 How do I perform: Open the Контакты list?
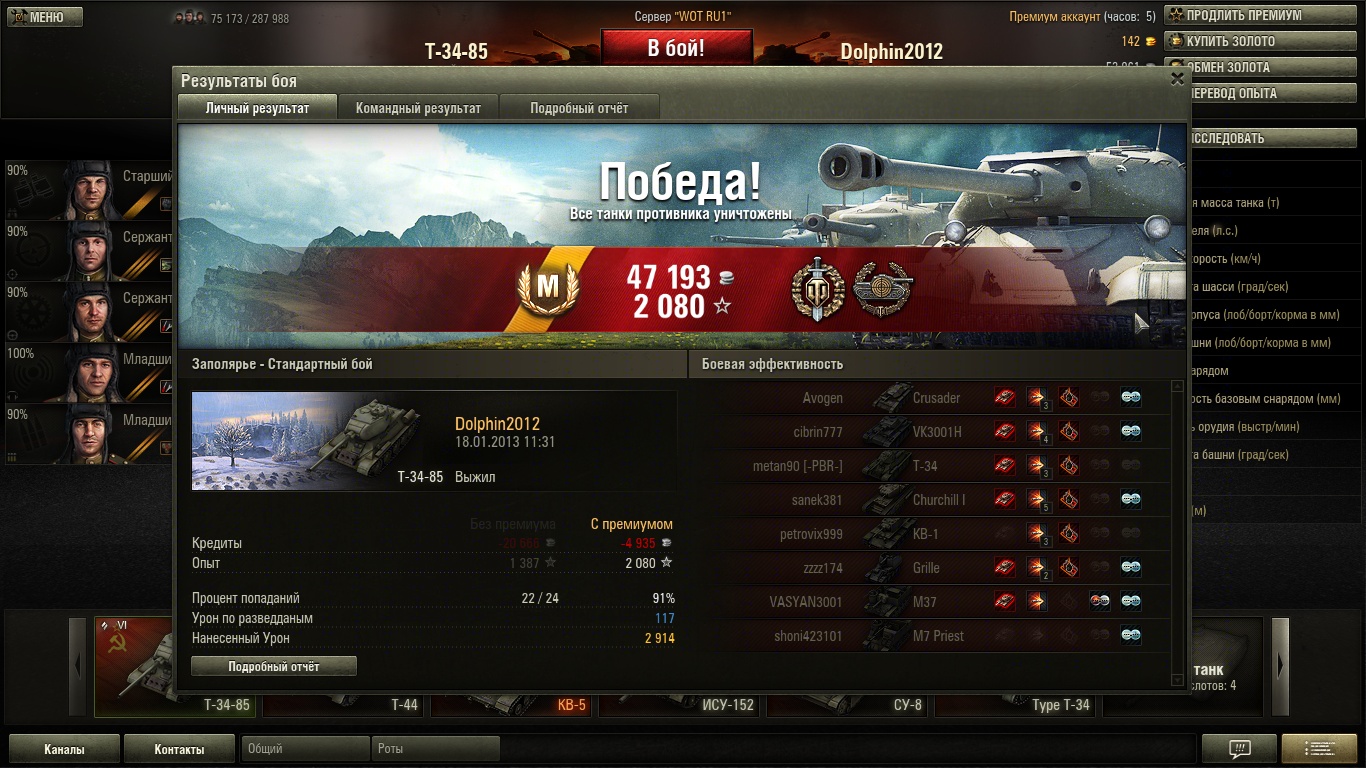[x=179, y=749]
